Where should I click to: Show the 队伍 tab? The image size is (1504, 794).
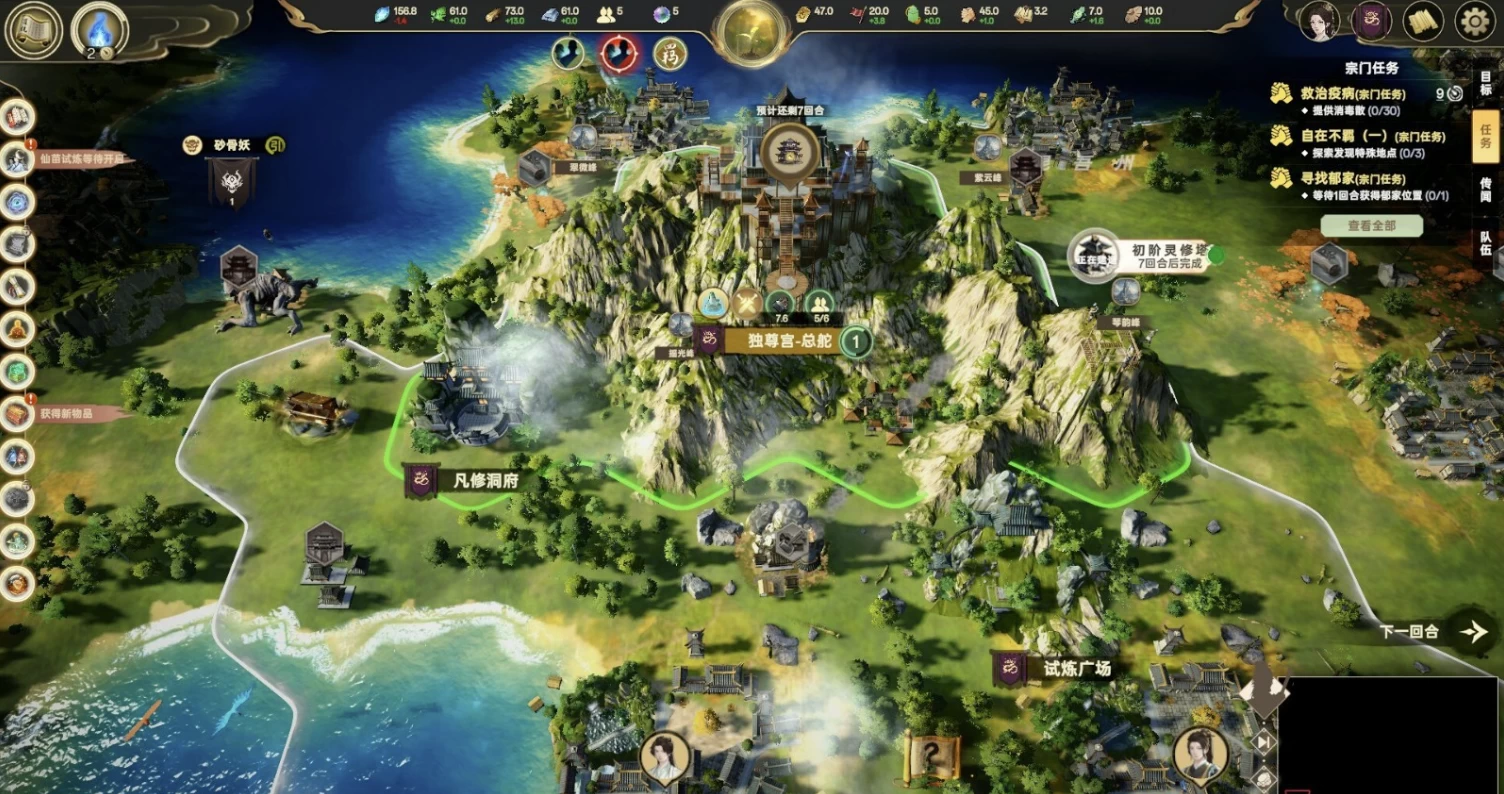[x=1486, y=243]
